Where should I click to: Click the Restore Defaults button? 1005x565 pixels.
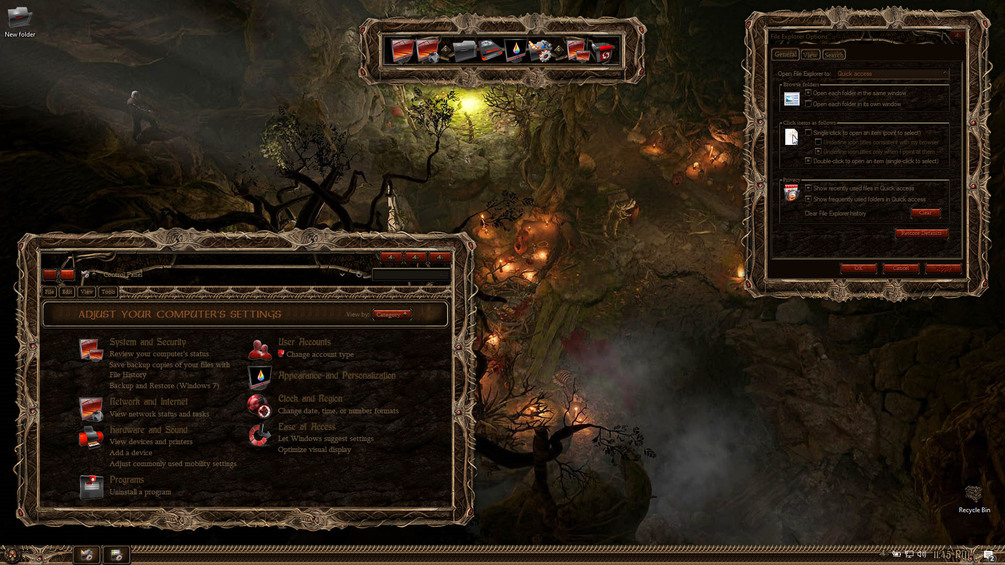921,233
